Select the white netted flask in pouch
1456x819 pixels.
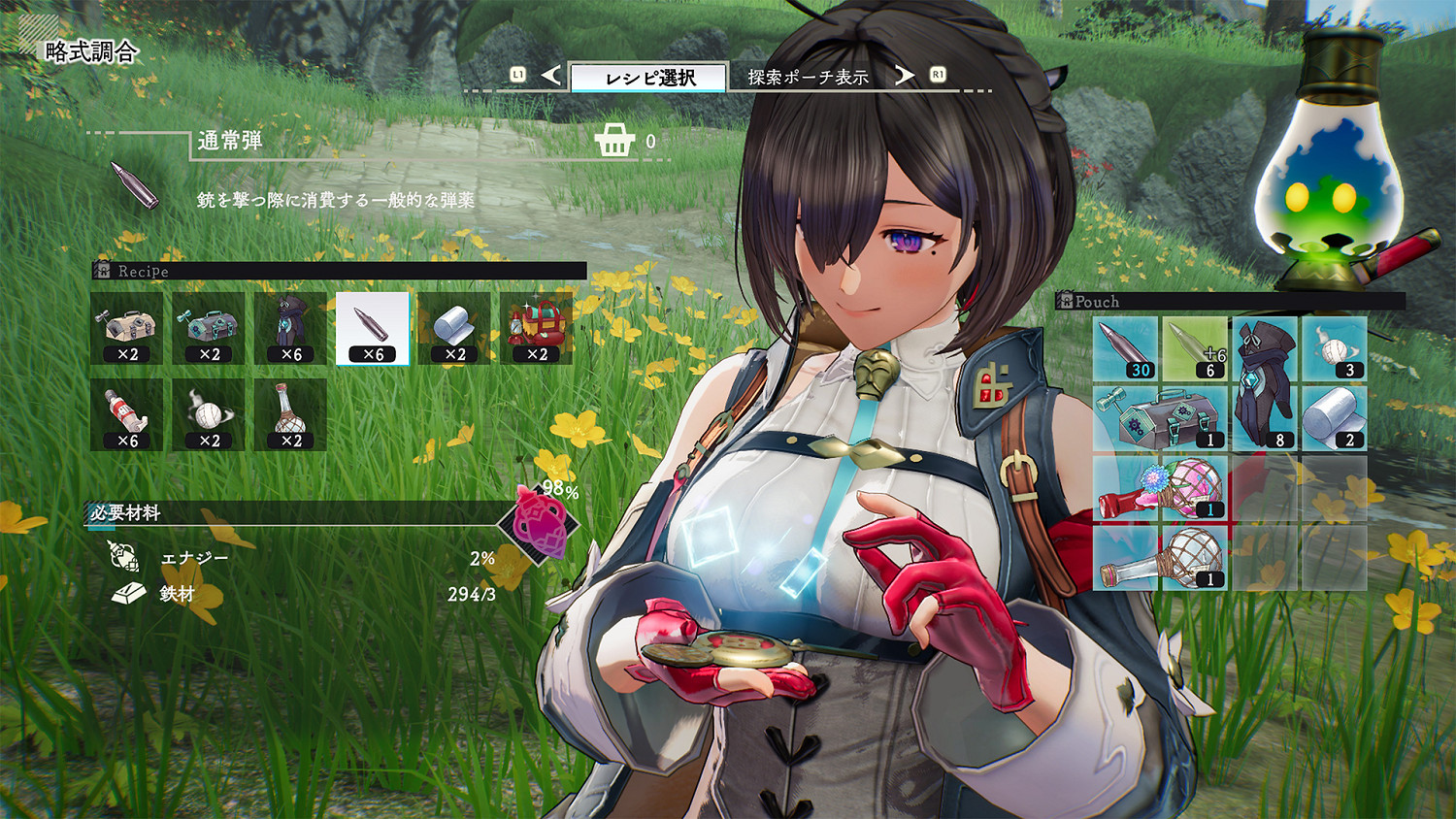point(1160,558)
